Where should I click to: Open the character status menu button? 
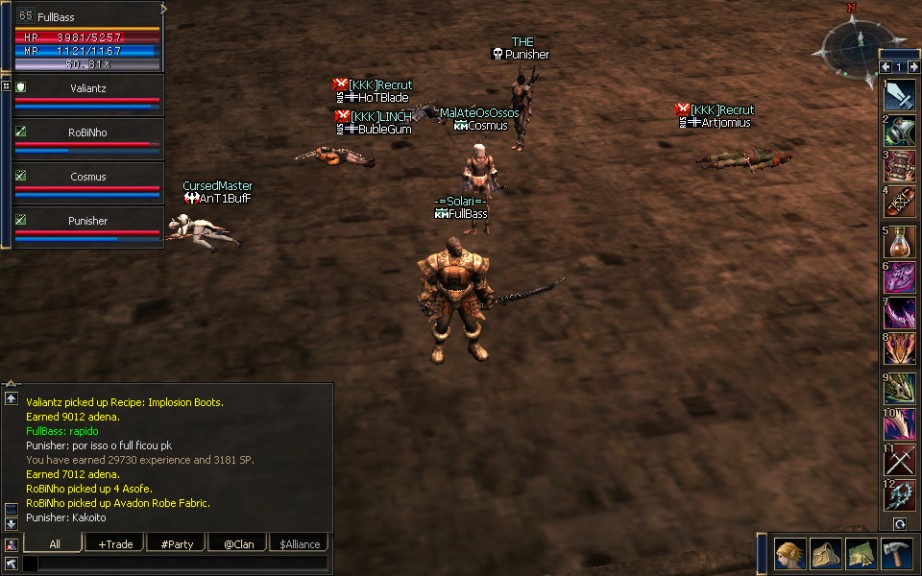click(791, 554)
